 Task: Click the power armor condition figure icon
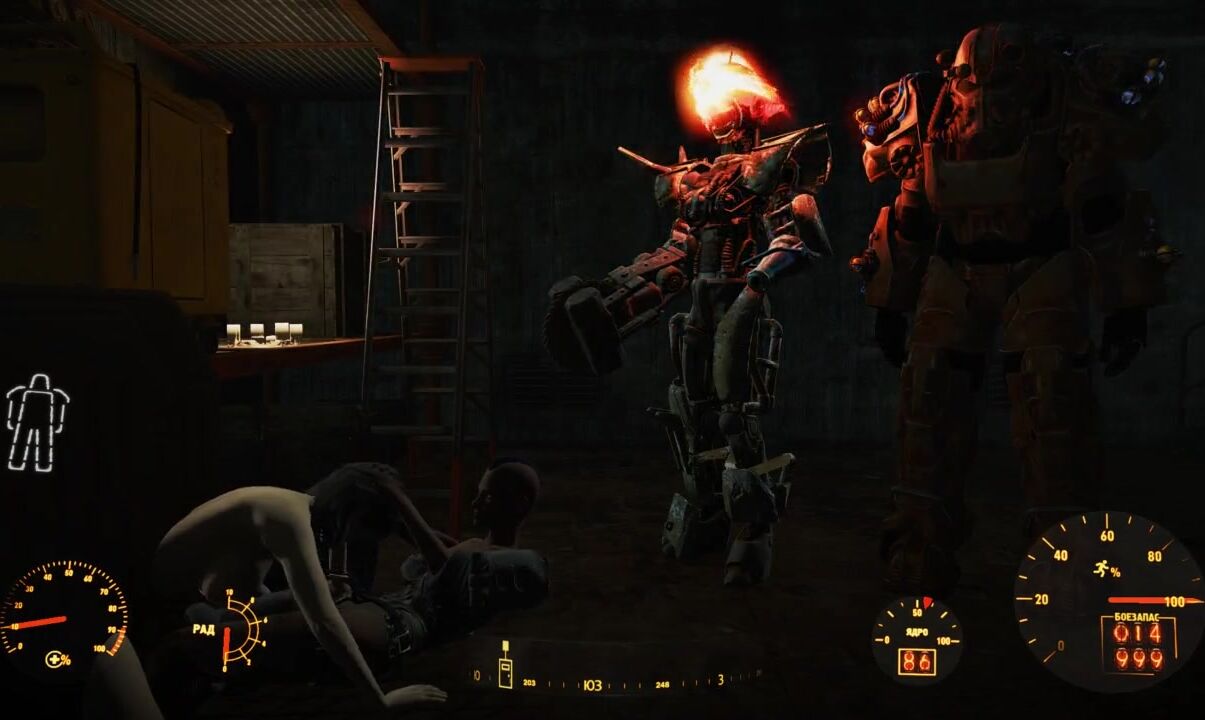point(37,422)
